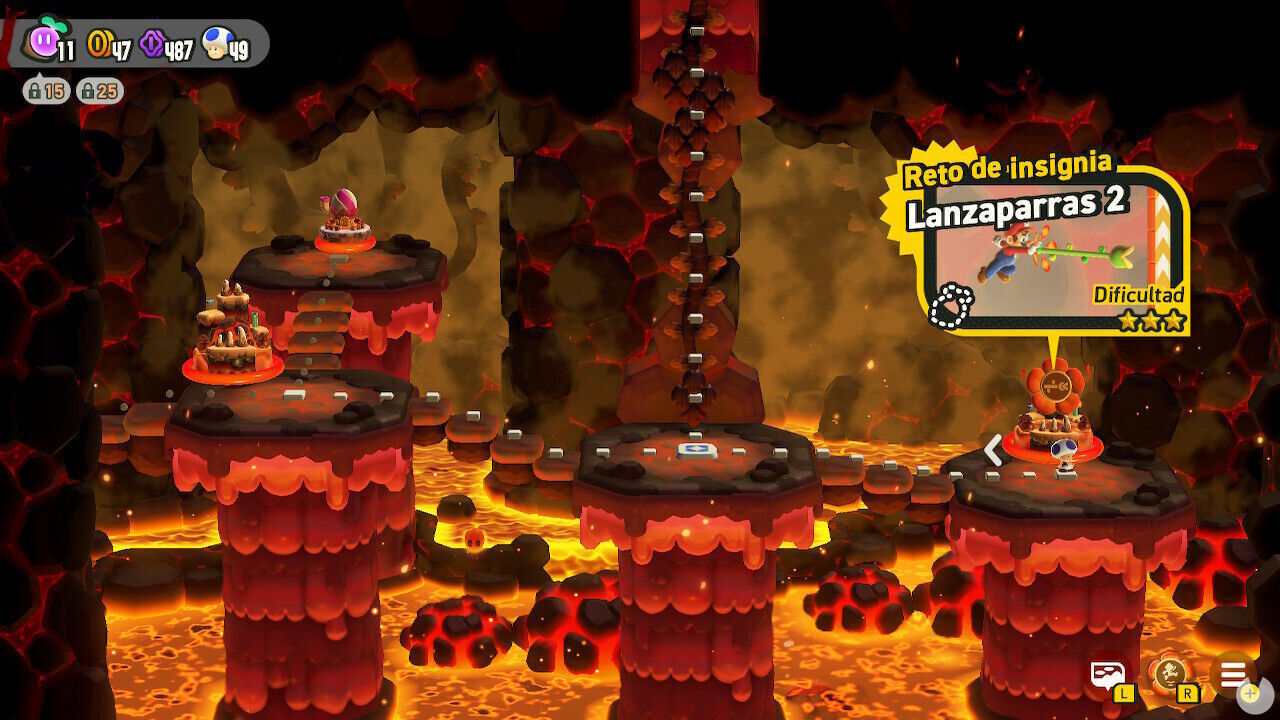Click the Dificultad label on the card
The width and height of the screenshot is (1280, 720).
(1139, 295)
